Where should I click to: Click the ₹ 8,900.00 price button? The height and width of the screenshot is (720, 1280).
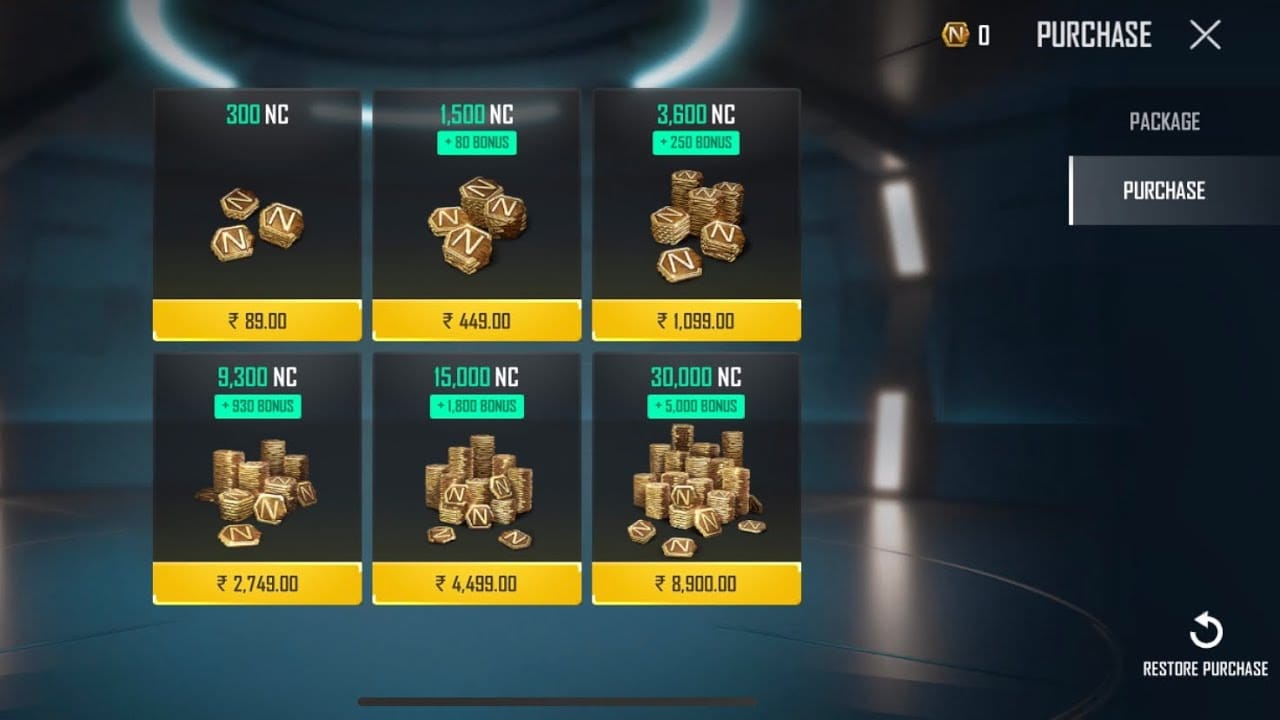[696, 585]
